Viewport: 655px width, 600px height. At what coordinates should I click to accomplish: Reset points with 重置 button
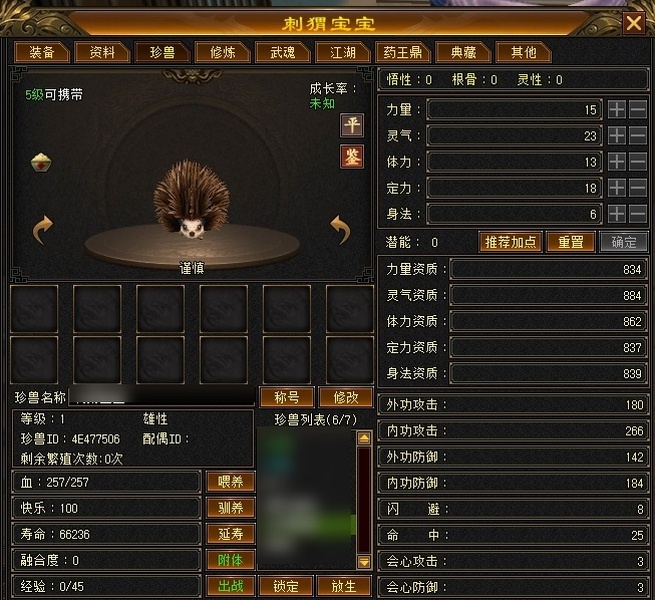571,242
